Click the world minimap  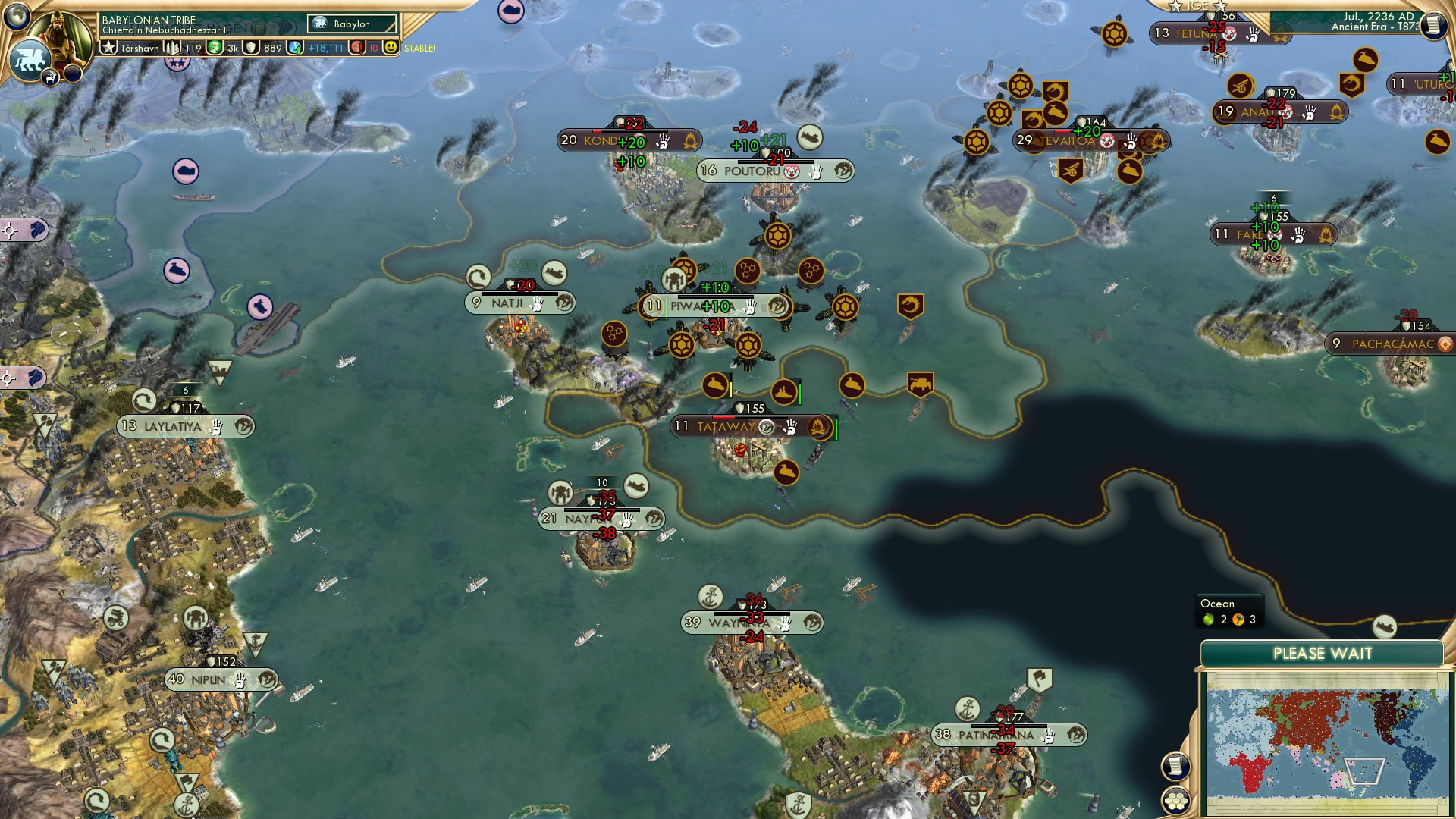(1326, 742)
